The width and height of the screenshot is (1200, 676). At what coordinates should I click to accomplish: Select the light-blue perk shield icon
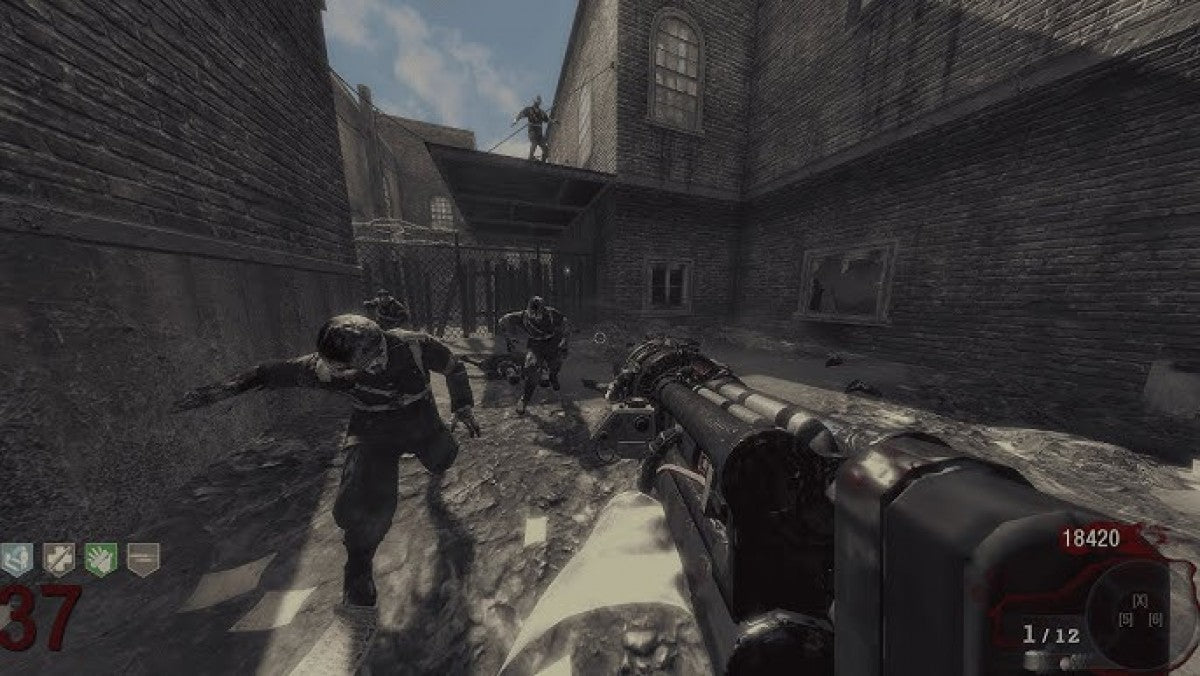point(16,560)
